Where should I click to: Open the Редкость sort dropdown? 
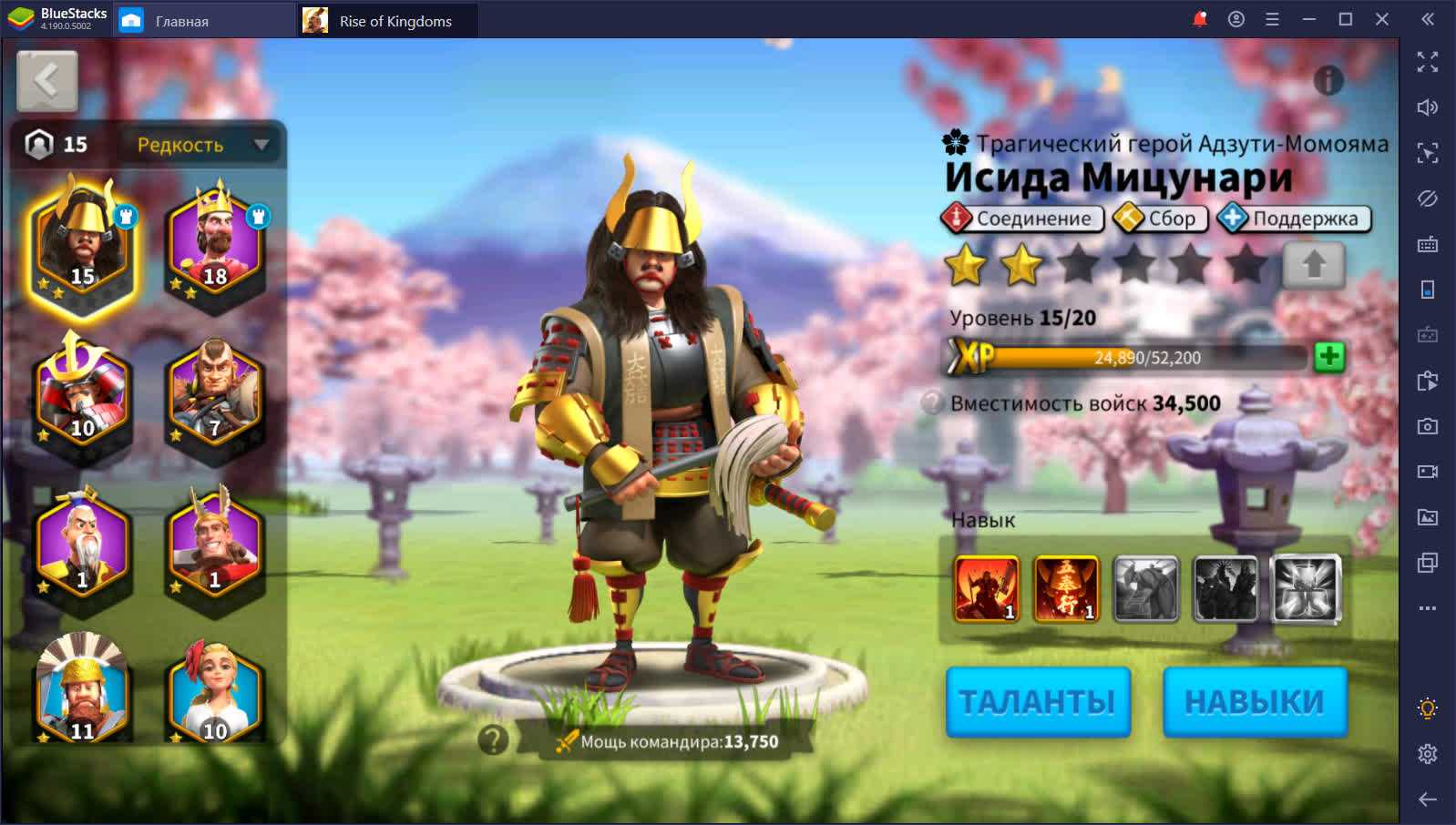click(x=202, y=145)
